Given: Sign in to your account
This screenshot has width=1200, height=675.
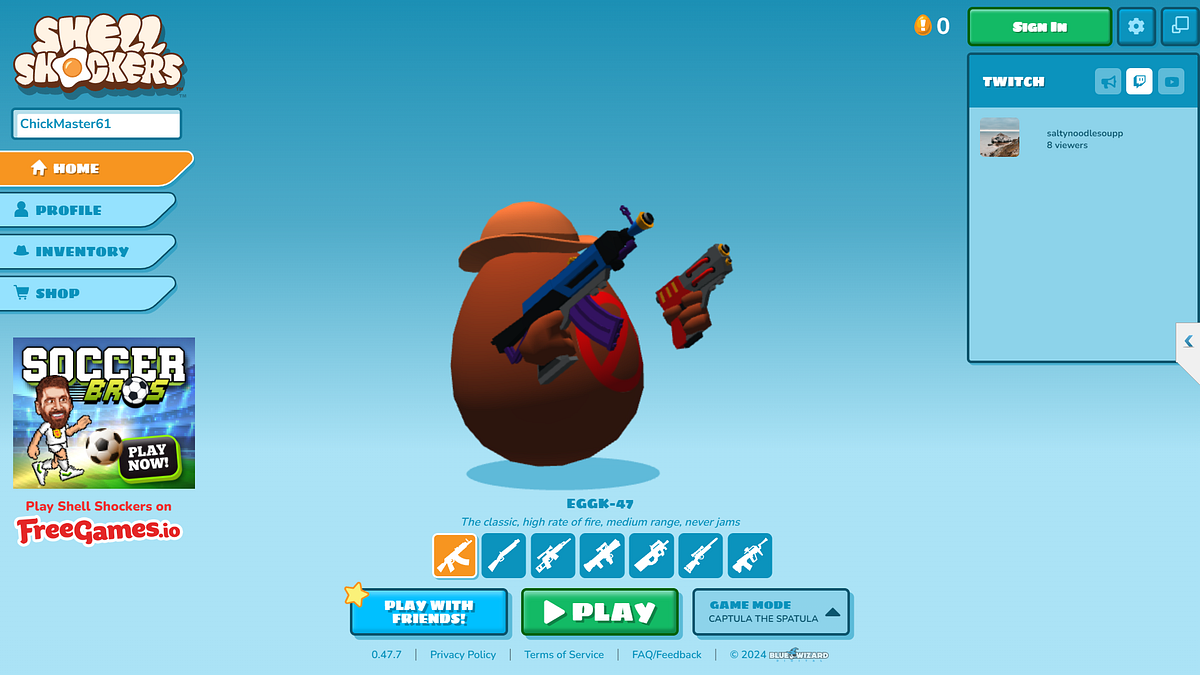Looking at the screenshot, I should pyautogui.click(x=1039, y=27).
